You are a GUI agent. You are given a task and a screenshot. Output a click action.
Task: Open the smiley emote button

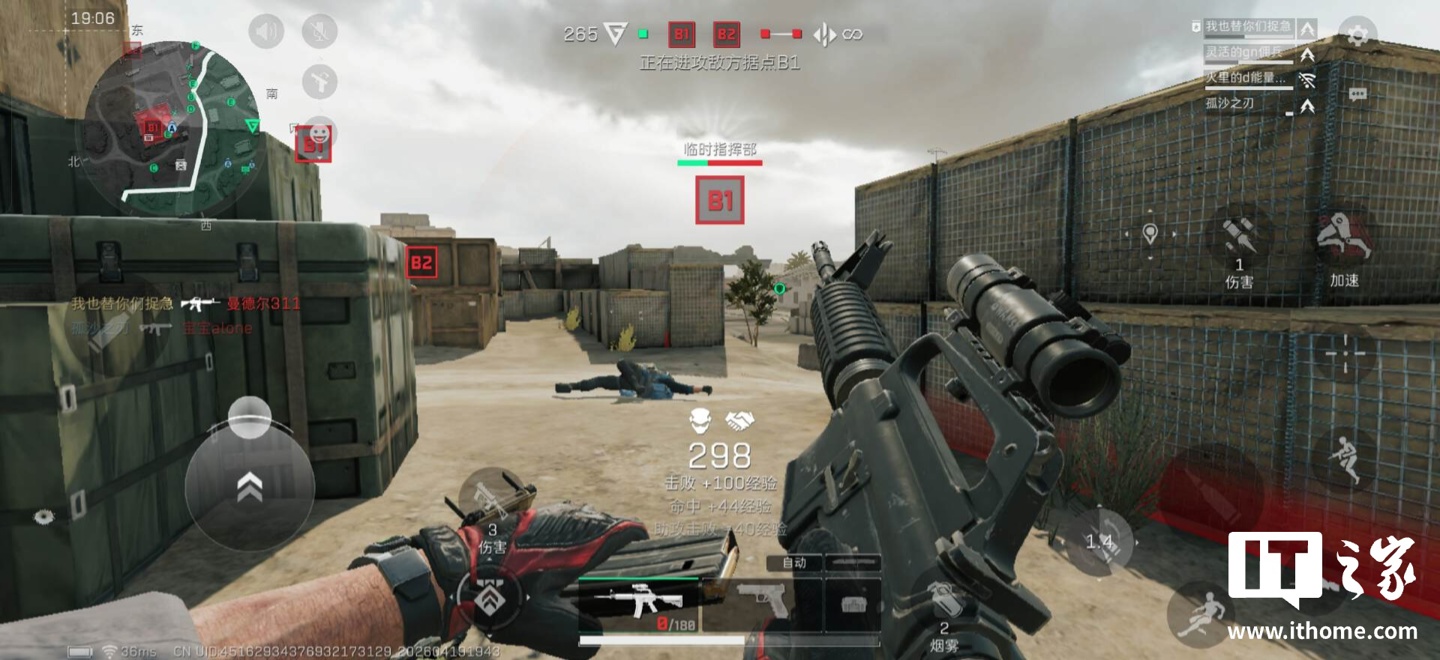[x=320, y=132]
